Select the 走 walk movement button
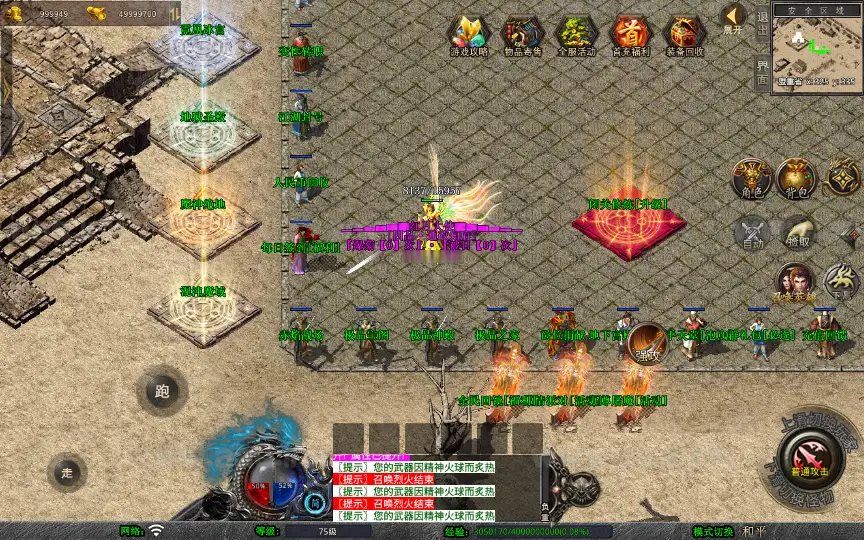Image resolution: width=864 pixels, height=540 pixels. pyautogui.click(x=67, y=472)
